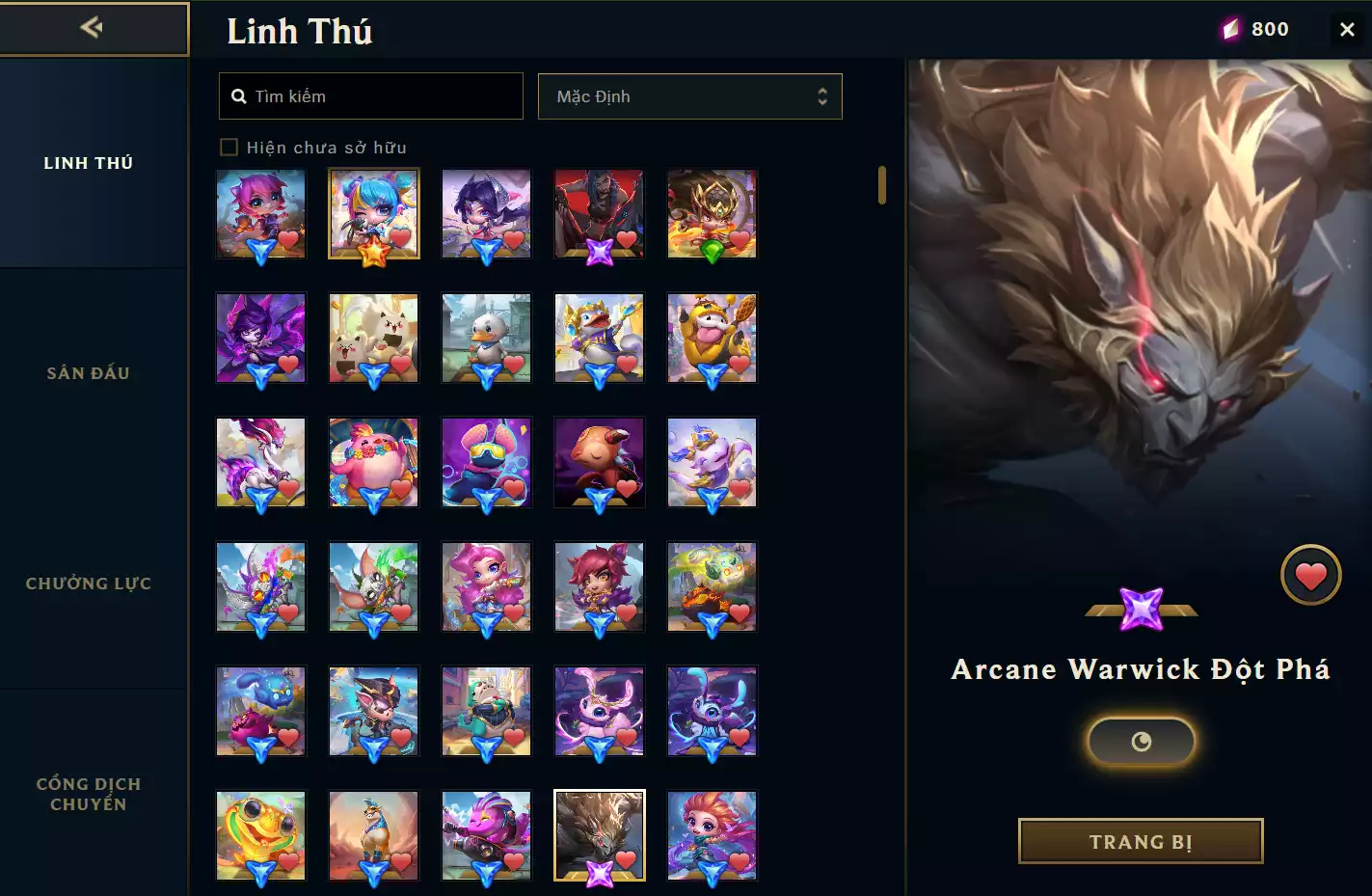The height and width of the screenshot is (896, 1372).
Task: Switch to the SÂN ĐẤU tab
Action: click(88, 372)
